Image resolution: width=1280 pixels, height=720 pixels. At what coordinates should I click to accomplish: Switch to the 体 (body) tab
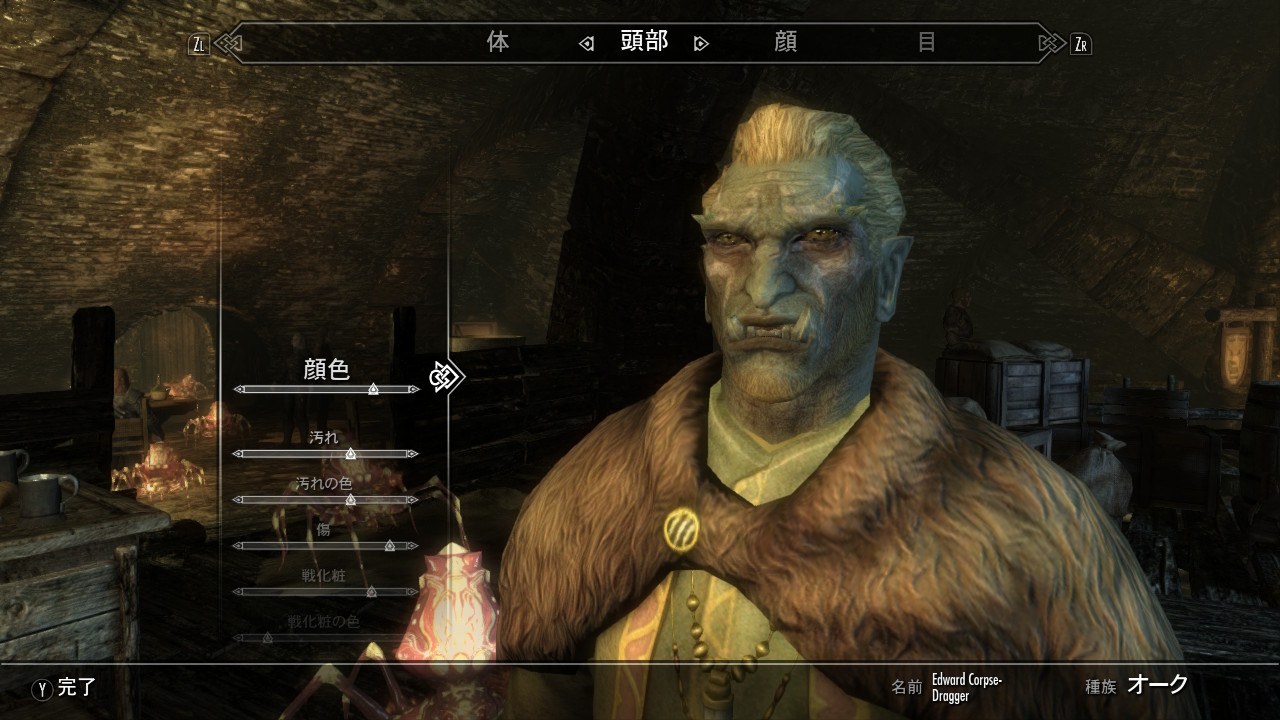coord(497,42)
